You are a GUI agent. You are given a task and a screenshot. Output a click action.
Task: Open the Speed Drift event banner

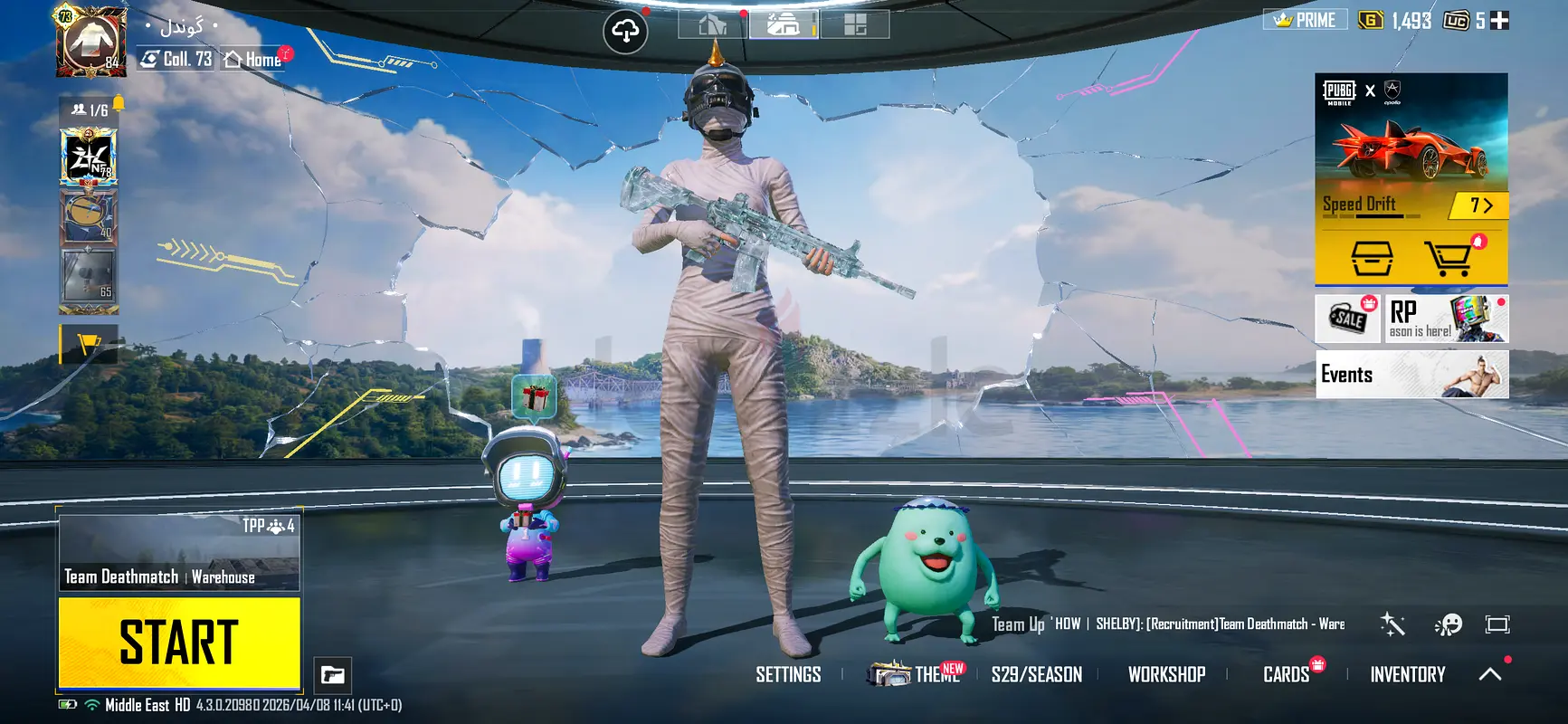tap(1411, 149)
